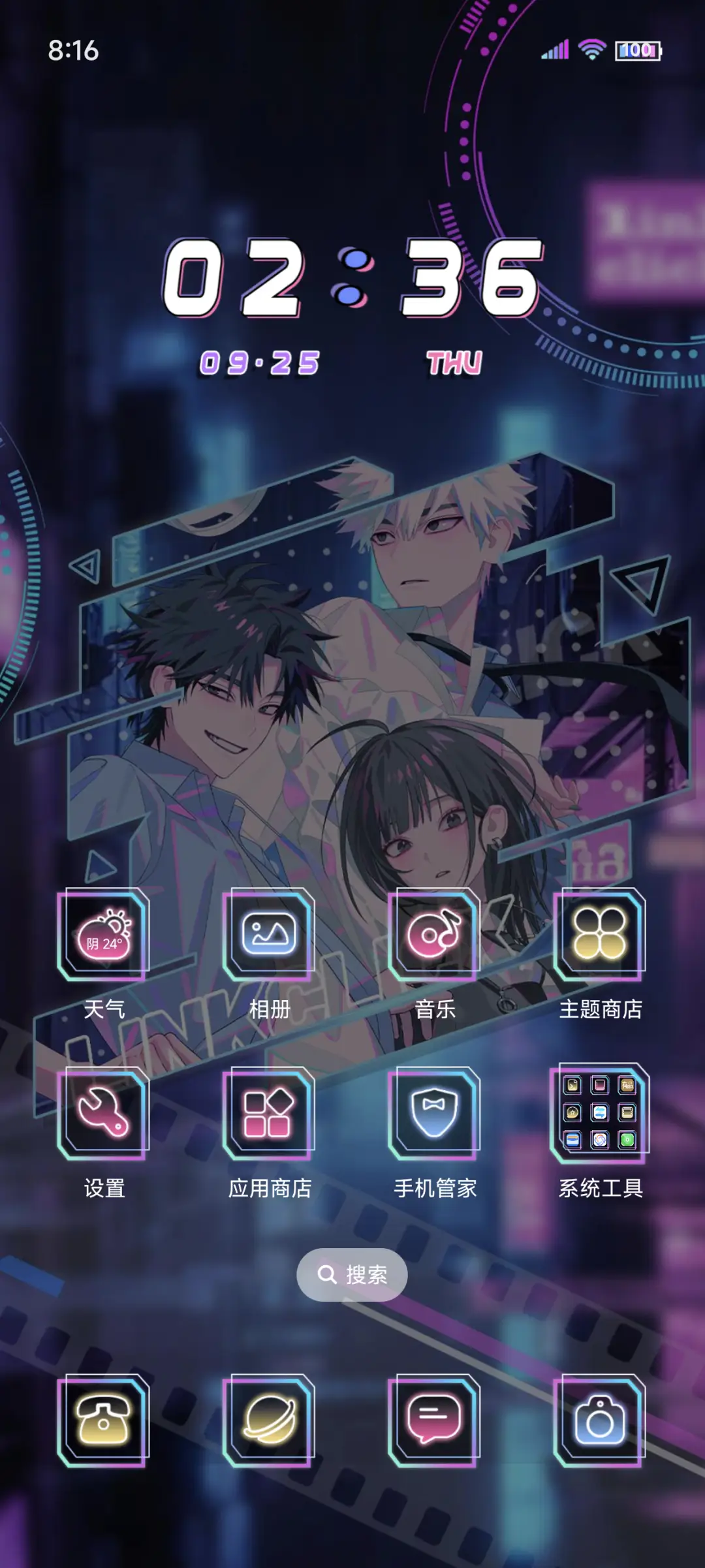The height and width of the screenshot is (1568, 705).
Task: Open the phone dialer in the dock
Action: coord(104,1420)
